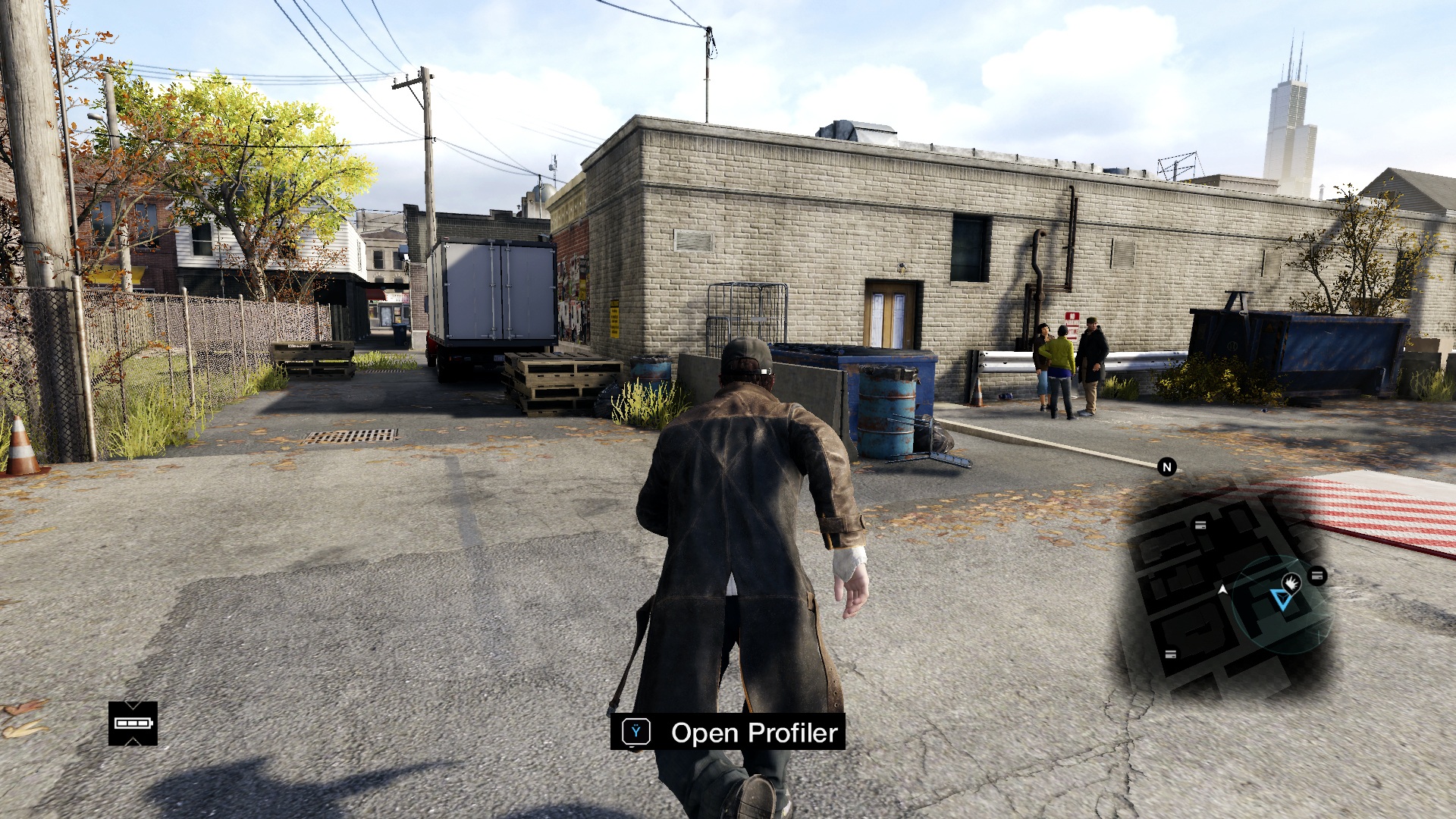The width and height of the screenshot is (1456, 819).
Task: Click the crown pin marker on minimap
Action: [x=1291, y=582]
